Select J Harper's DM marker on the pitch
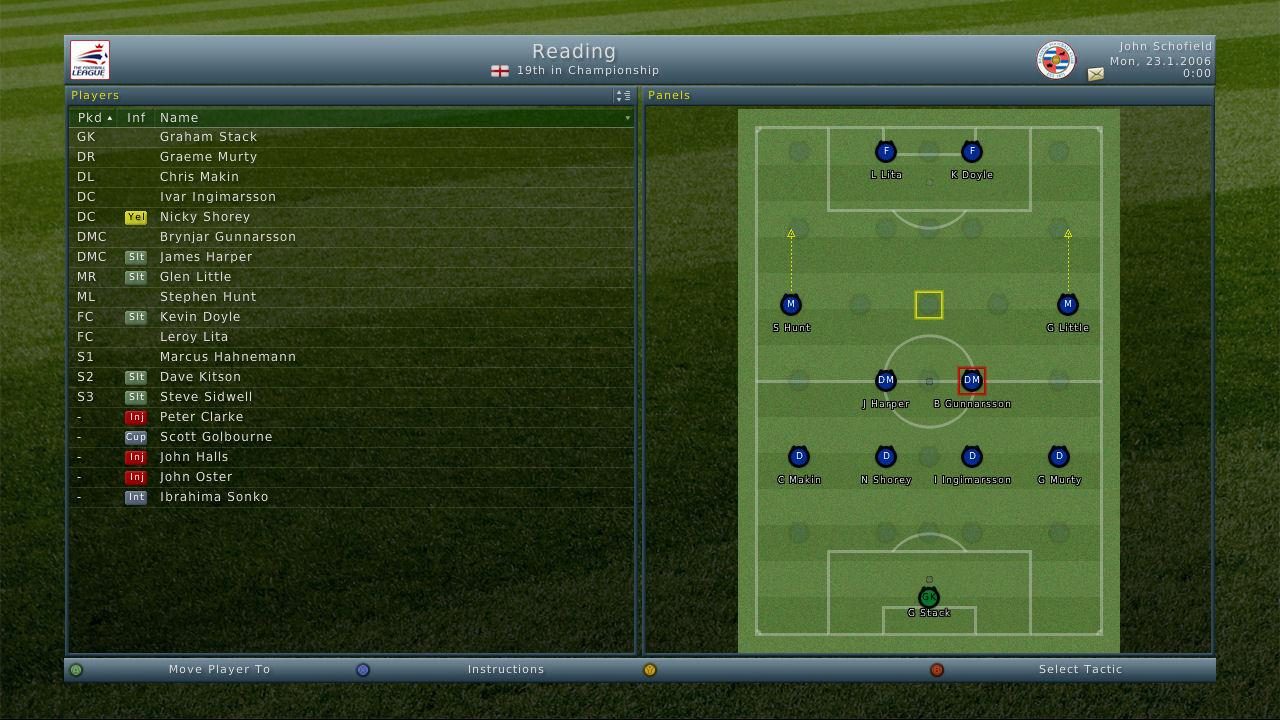This screenshot has height=720, width=1280. pyautogui.click(x=885, y=380)
